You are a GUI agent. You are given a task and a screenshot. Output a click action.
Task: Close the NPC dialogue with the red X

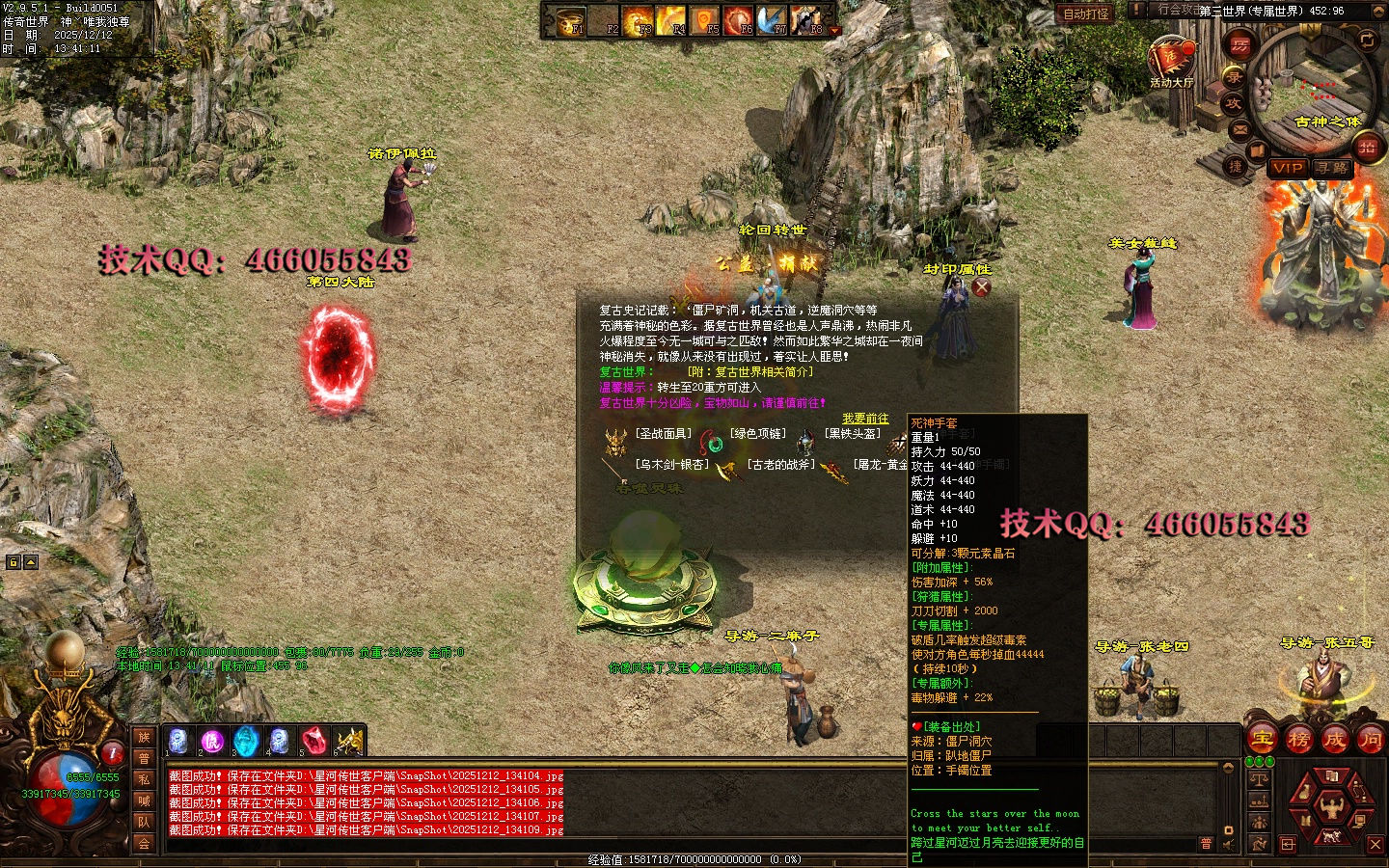[x=982, y=286]
